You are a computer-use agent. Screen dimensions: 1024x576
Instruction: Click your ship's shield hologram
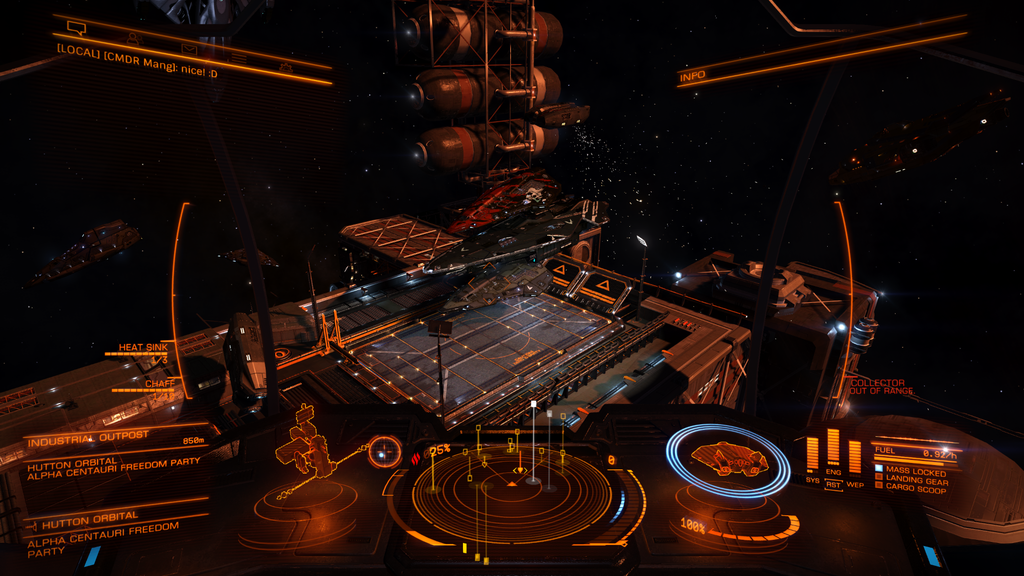[x=727, y=459]
